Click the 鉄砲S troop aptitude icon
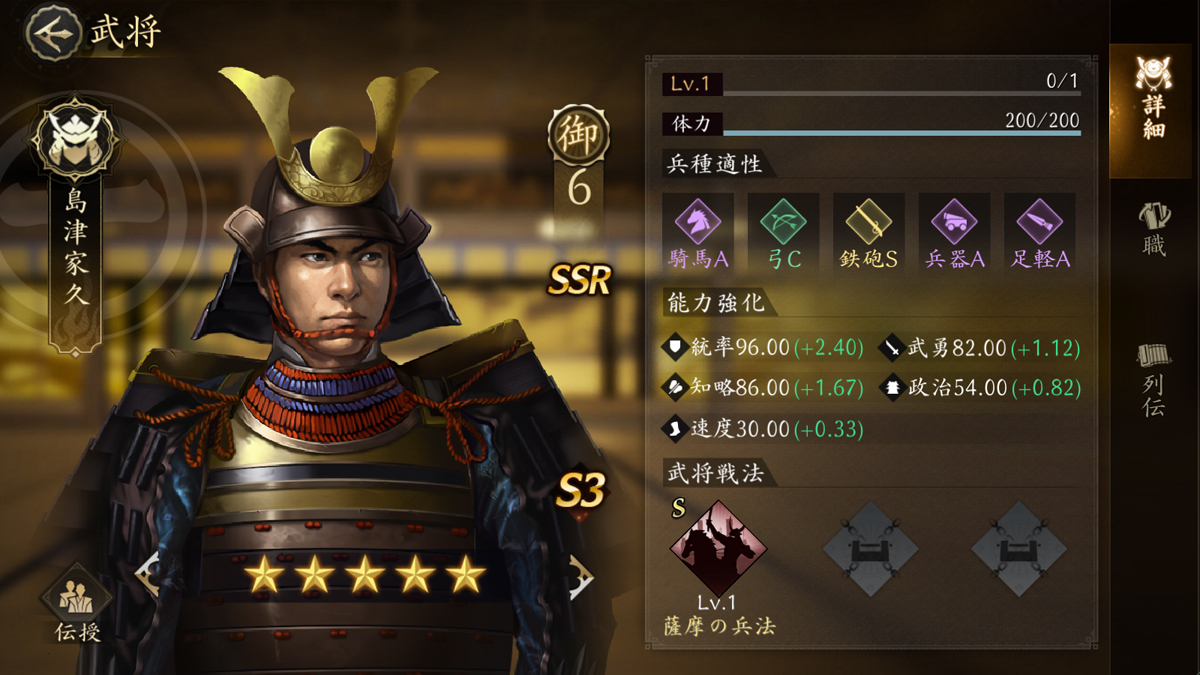This screenshot has height=675, width=1200. pyautogui.click(x=868, y=220)
